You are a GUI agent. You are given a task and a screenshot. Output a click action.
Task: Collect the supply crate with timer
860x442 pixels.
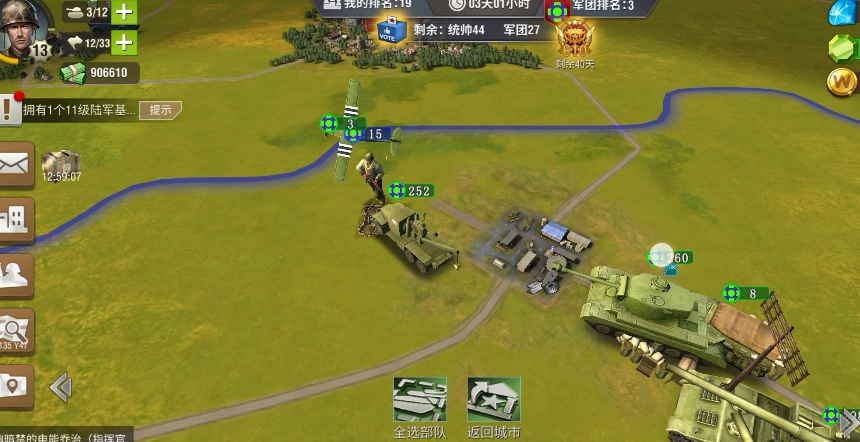(x=60, y=165)
